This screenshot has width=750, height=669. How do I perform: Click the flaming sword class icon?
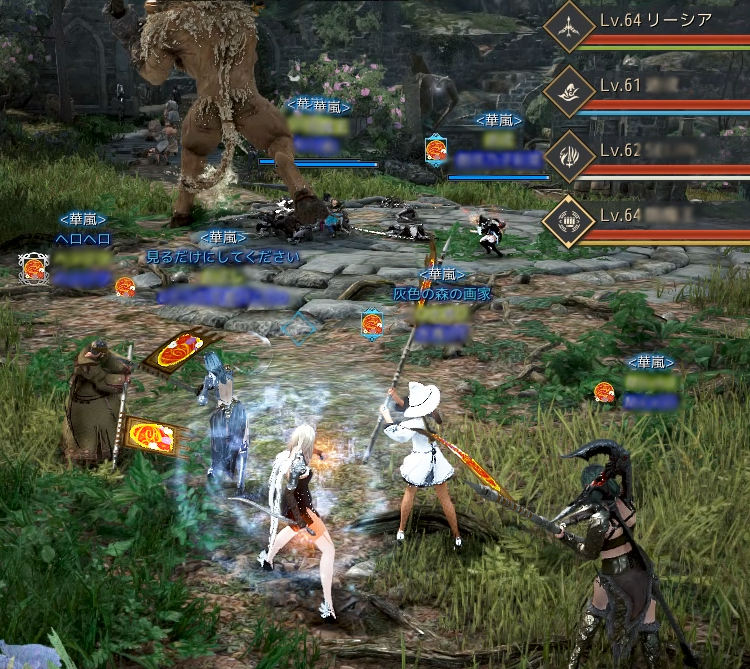click(x=570, y=156)
